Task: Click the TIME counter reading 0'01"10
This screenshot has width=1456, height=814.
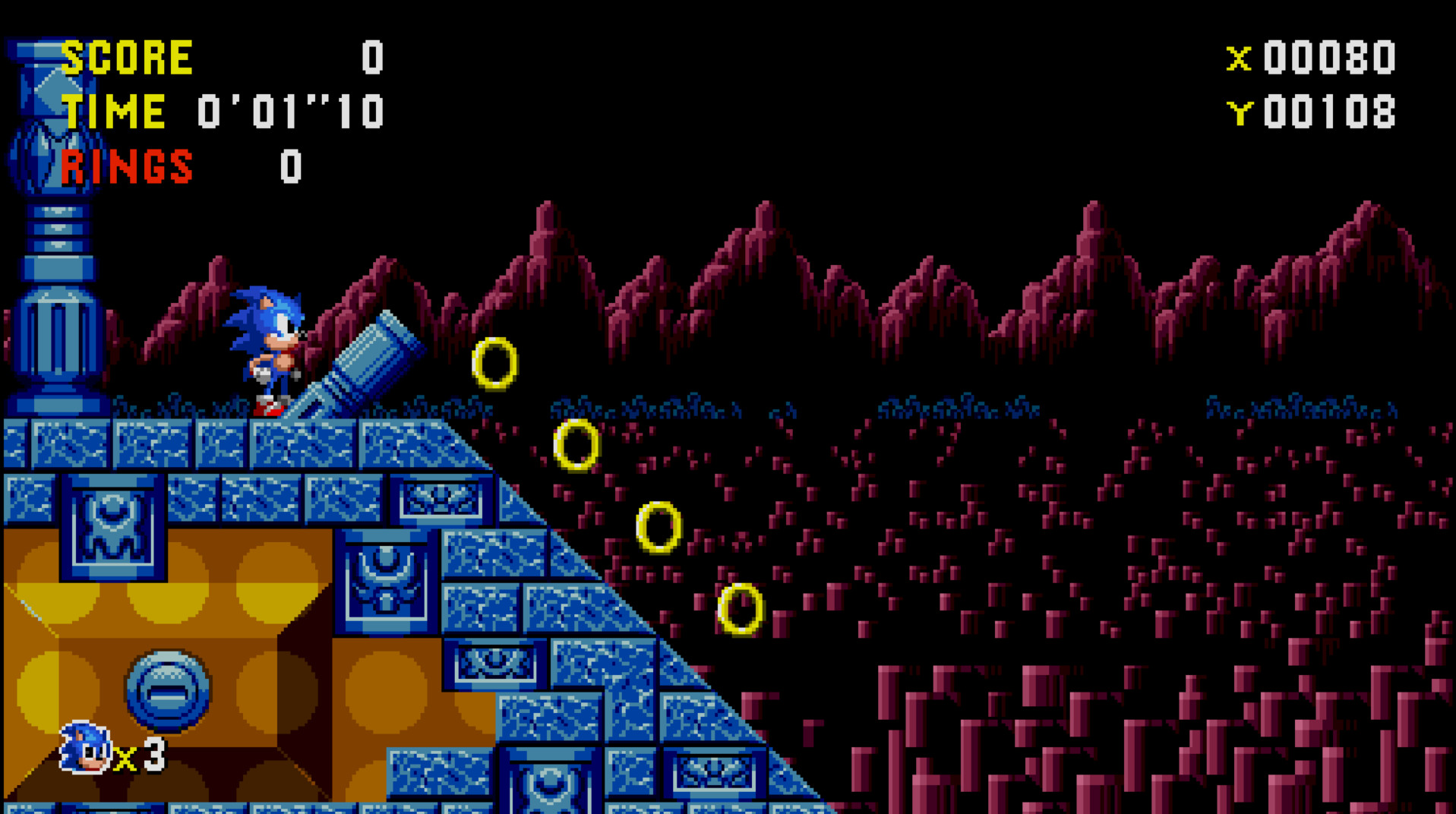Action: [292, 112]
